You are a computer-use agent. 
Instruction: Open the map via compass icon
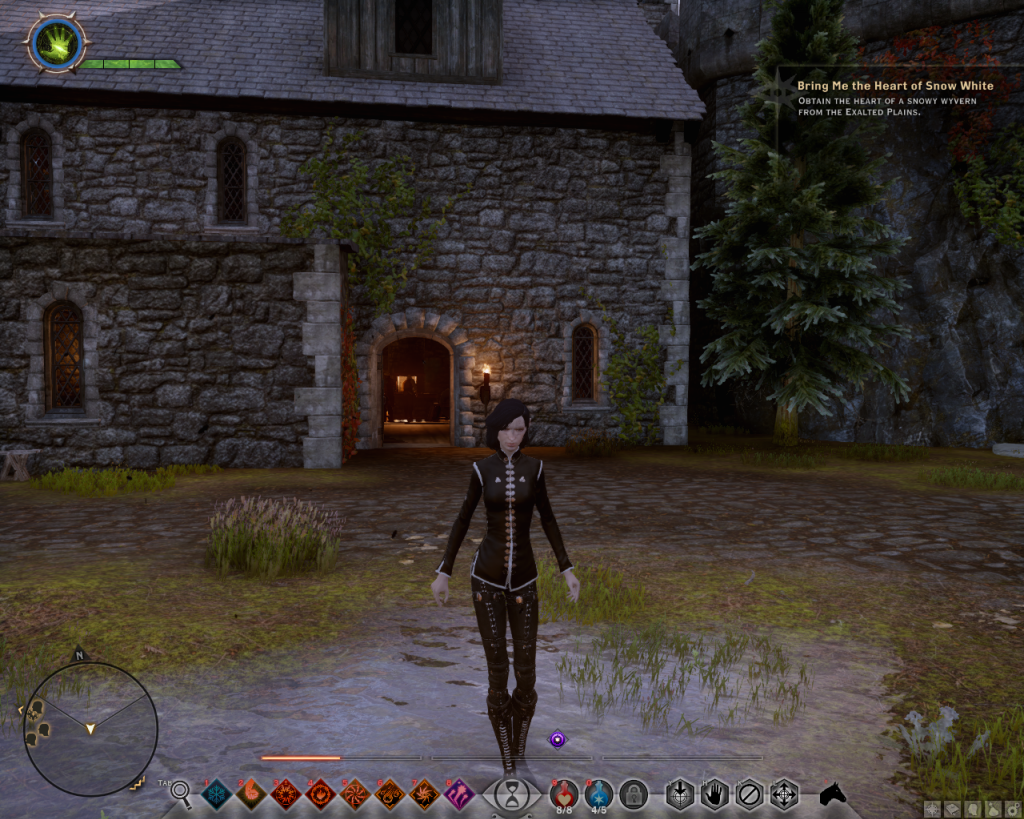[x=932, y=807]
